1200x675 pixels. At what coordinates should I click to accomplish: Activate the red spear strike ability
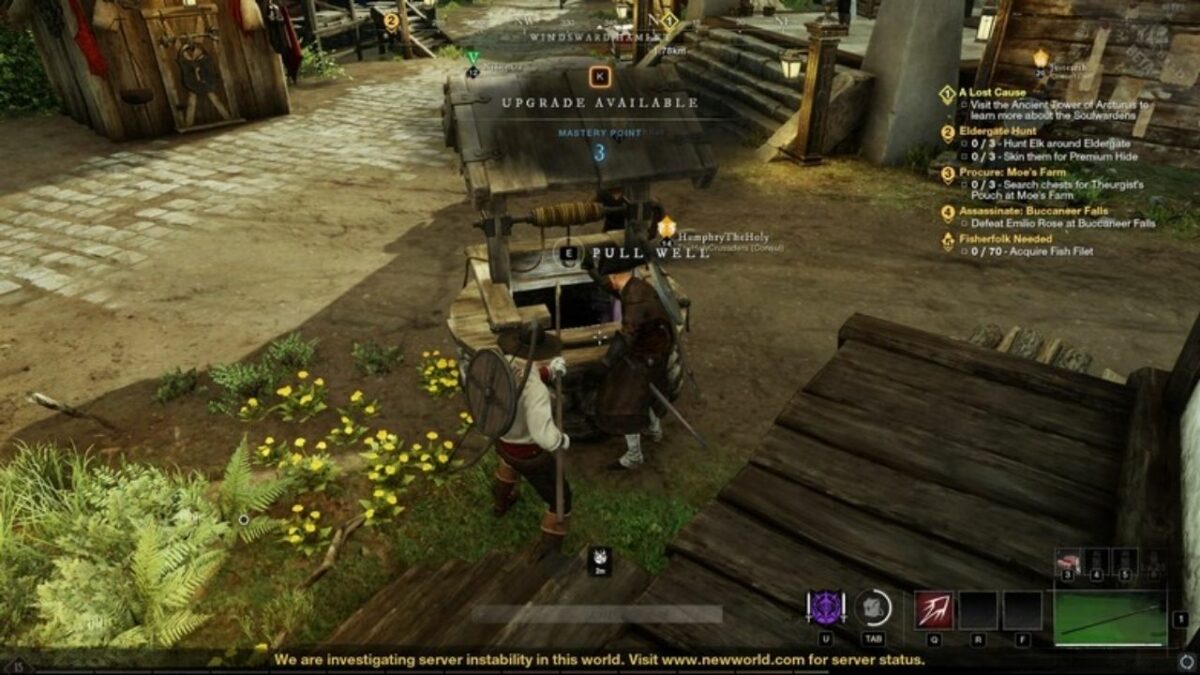point(933,610)
